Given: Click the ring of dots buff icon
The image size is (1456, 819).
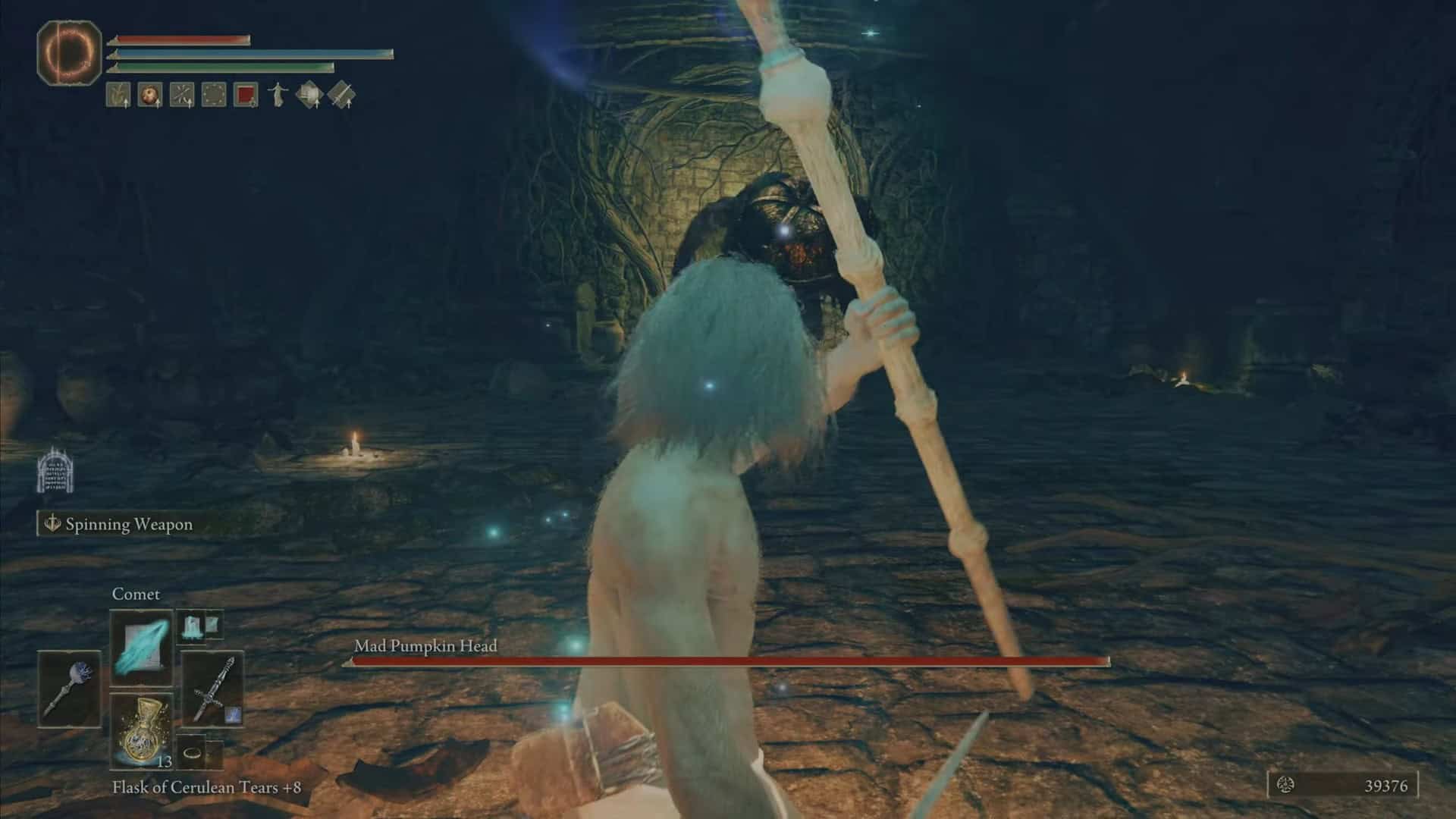Looking at the screenshot, I should [x=214, y=96].
